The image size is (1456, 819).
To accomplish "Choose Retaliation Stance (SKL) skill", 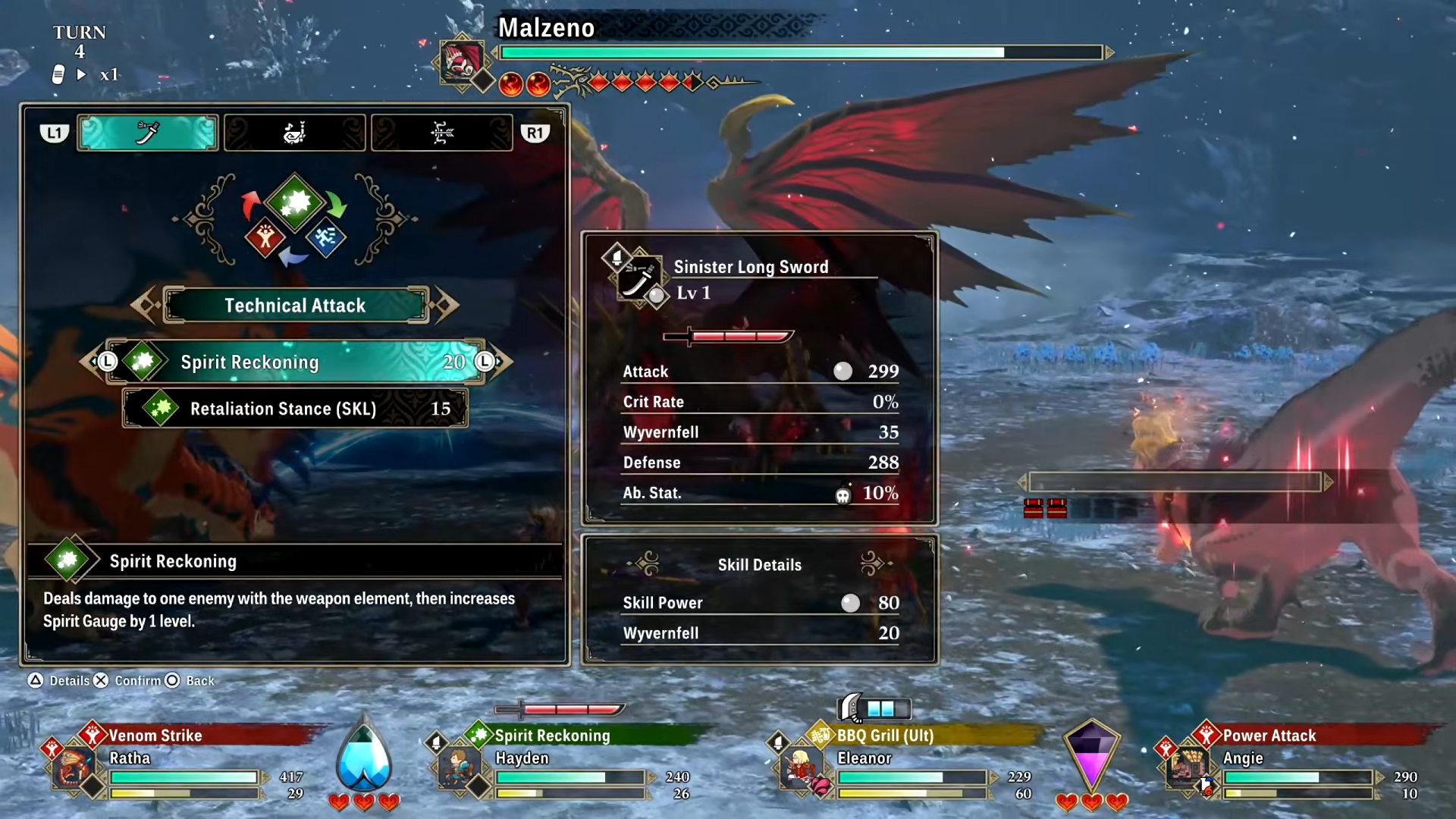I will click(x=295, y=409).
